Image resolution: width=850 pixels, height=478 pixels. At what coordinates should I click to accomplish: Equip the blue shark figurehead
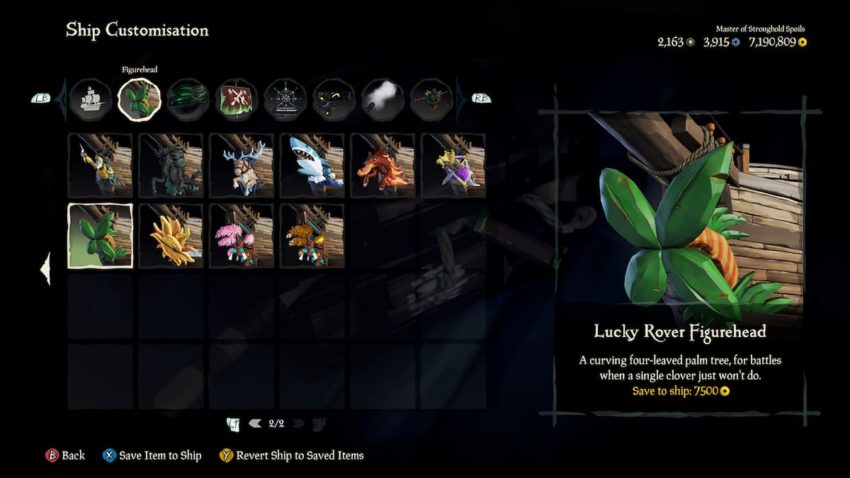[x=312, y=165]
